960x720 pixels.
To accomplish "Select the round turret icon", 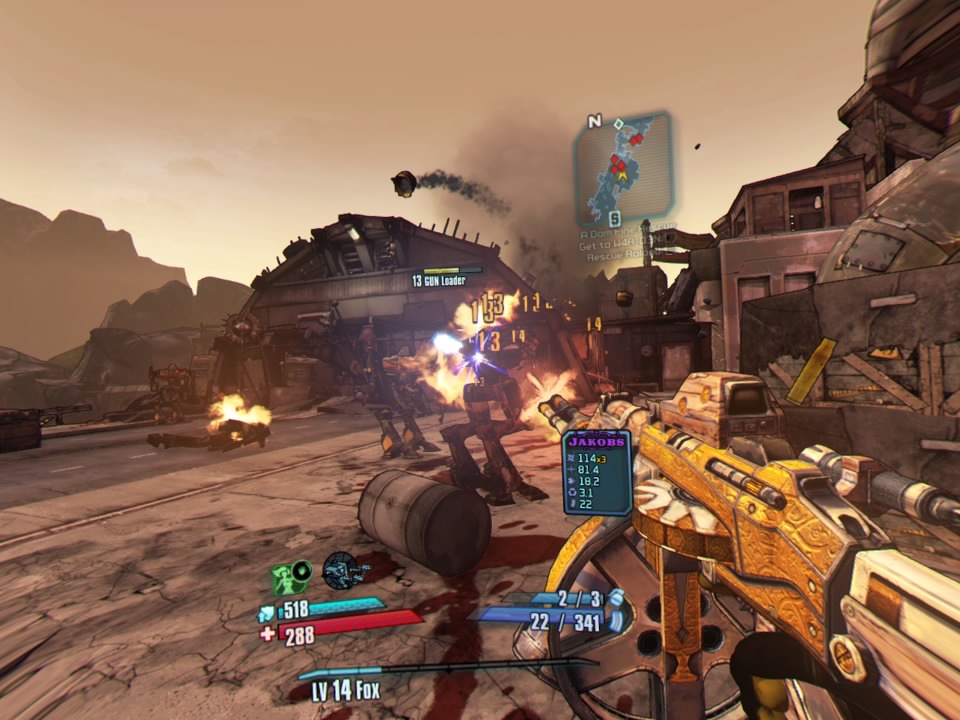I will pos(343,569).
